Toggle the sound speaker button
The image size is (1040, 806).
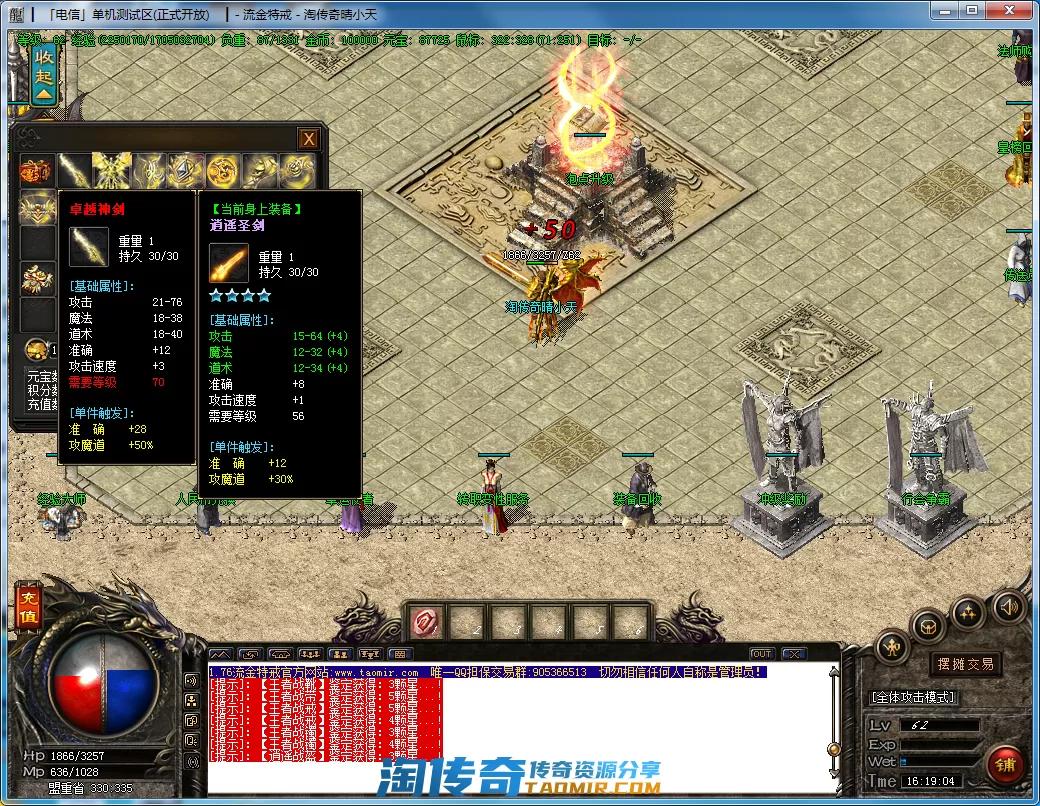[x=1008, y=606]
